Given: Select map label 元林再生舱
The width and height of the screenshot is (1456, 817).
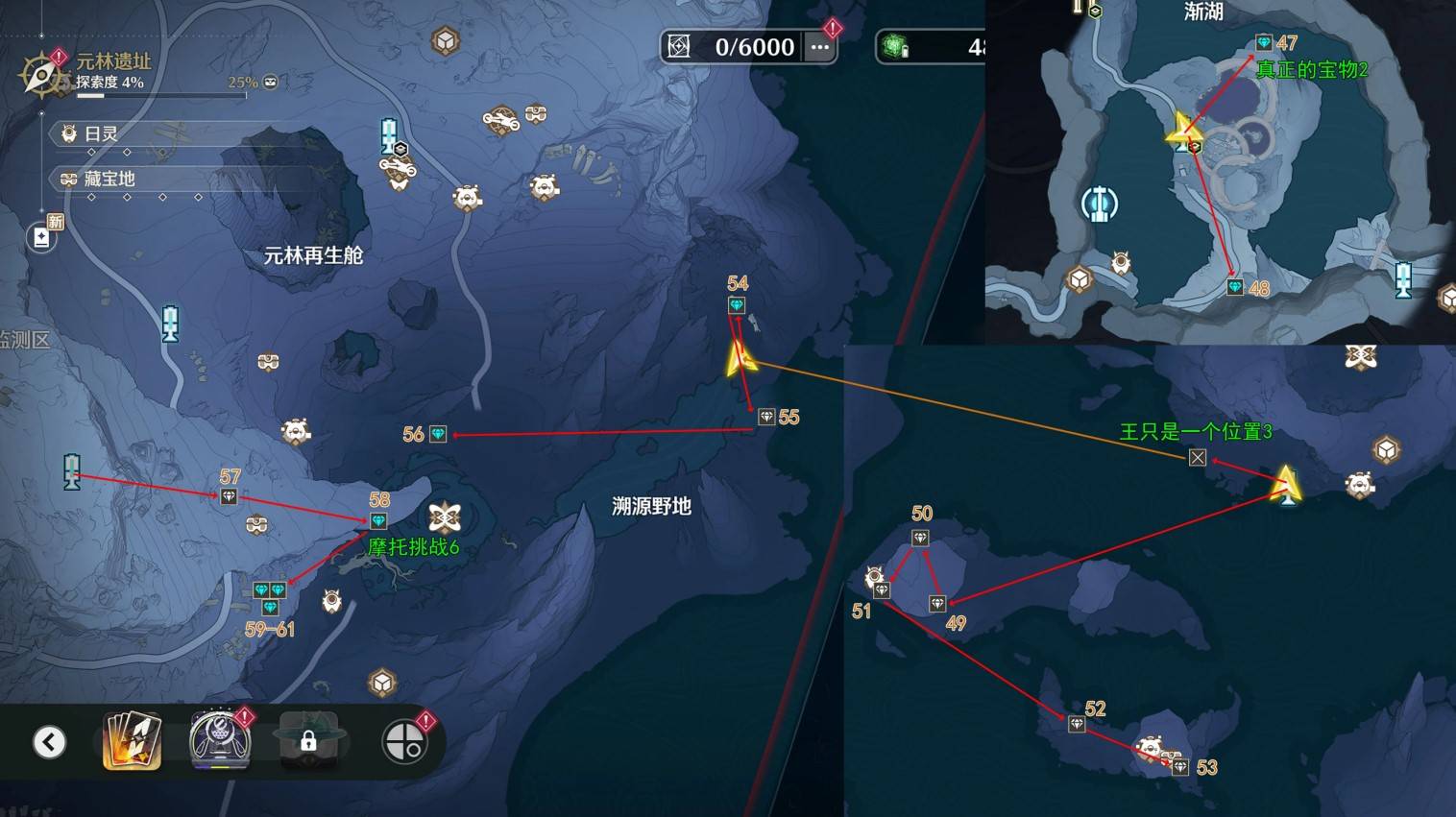Looking at the screenshot, I should (x=312, y=256).
